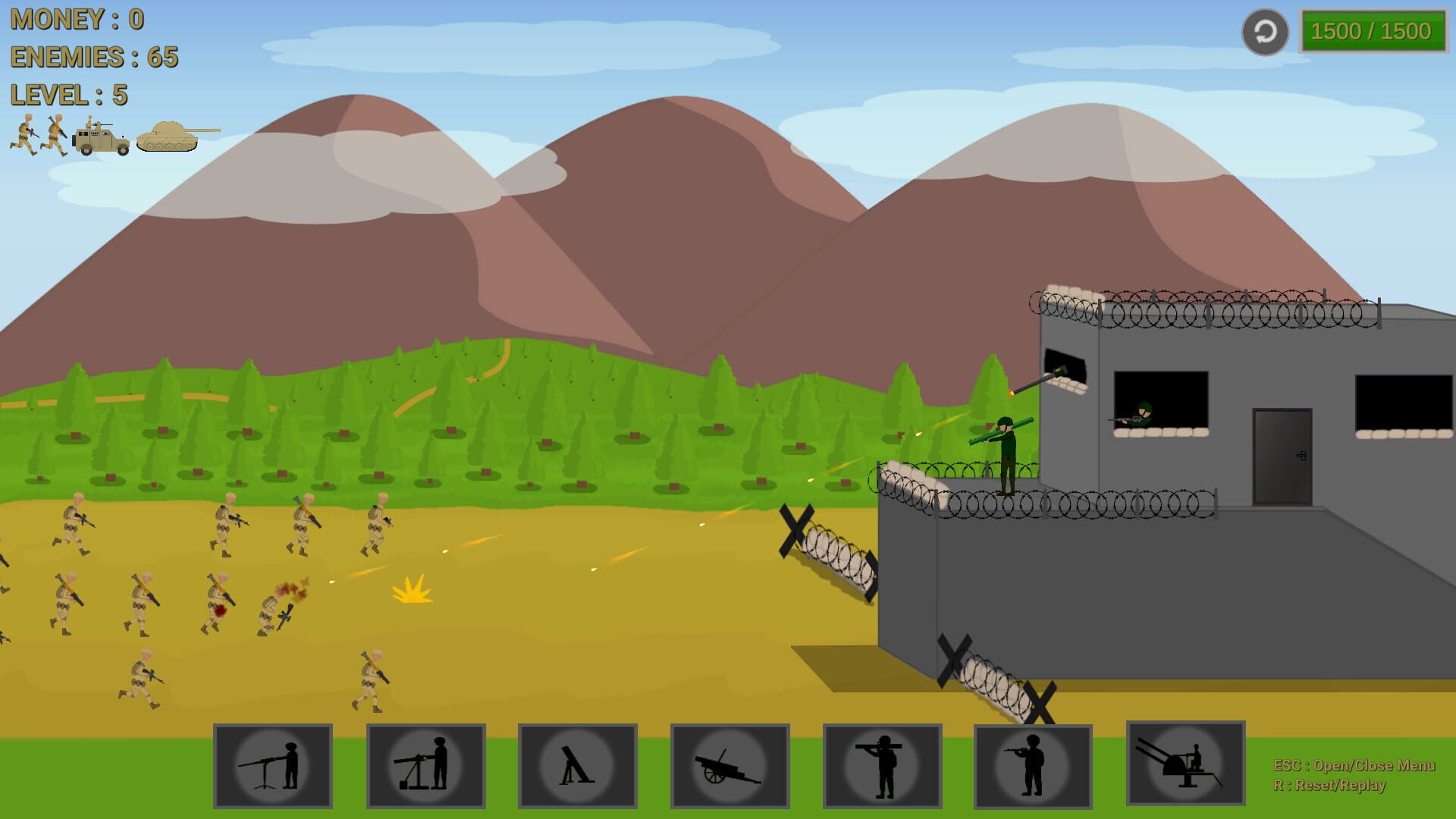Pick the bazooka soldier unit icon
This screenshot has height=819, width=1456.
882,766
